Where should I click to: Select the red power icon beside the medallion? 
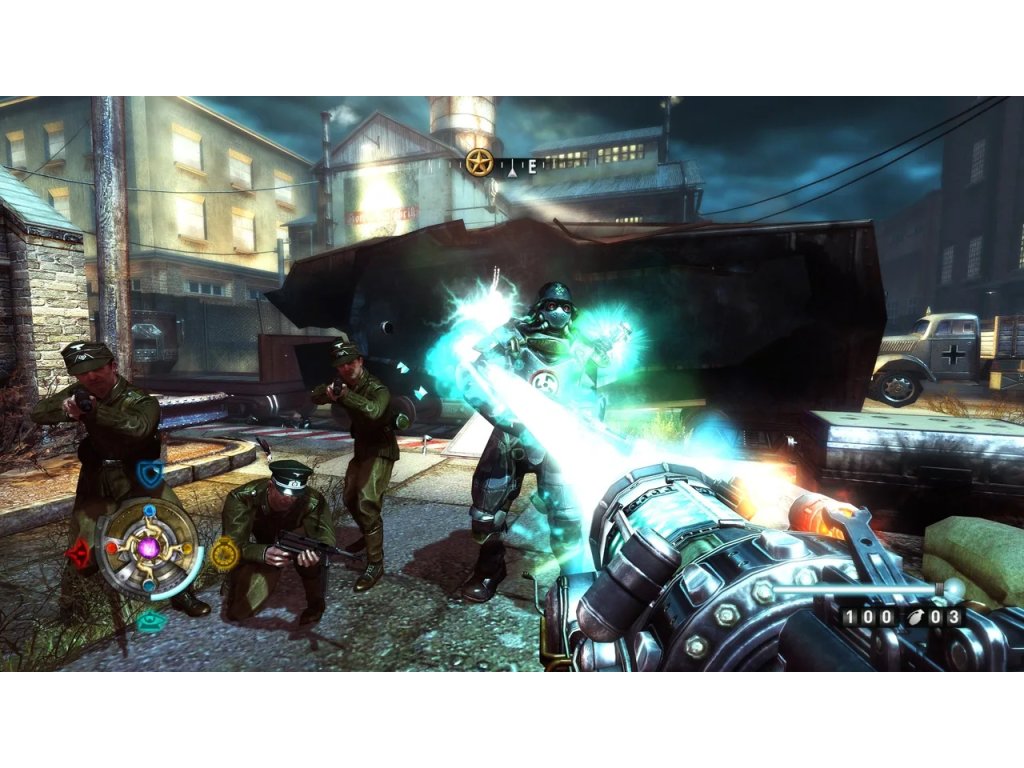78,551
